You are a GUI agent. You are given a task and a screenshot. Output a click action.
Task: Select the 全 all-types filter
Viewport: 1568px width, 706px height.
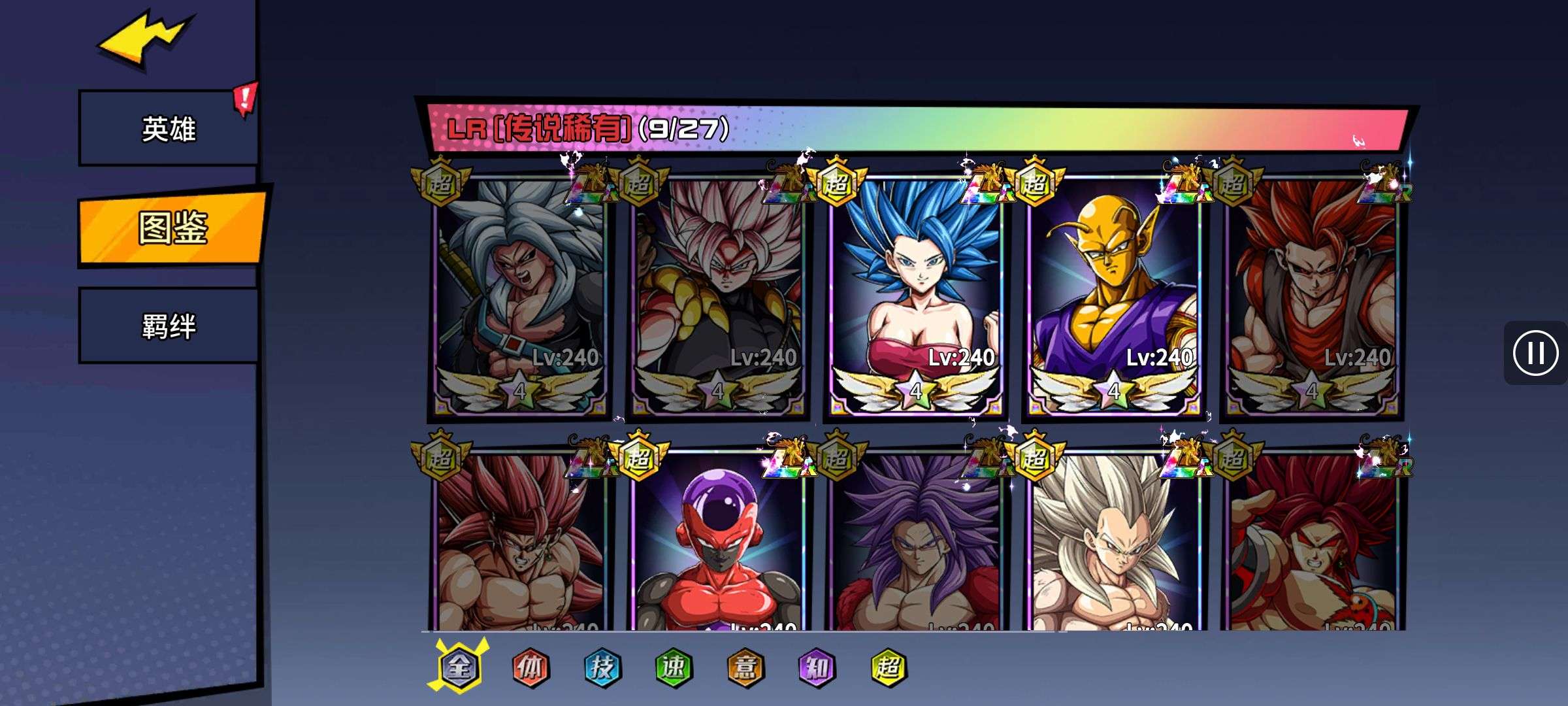pos(459,667)
